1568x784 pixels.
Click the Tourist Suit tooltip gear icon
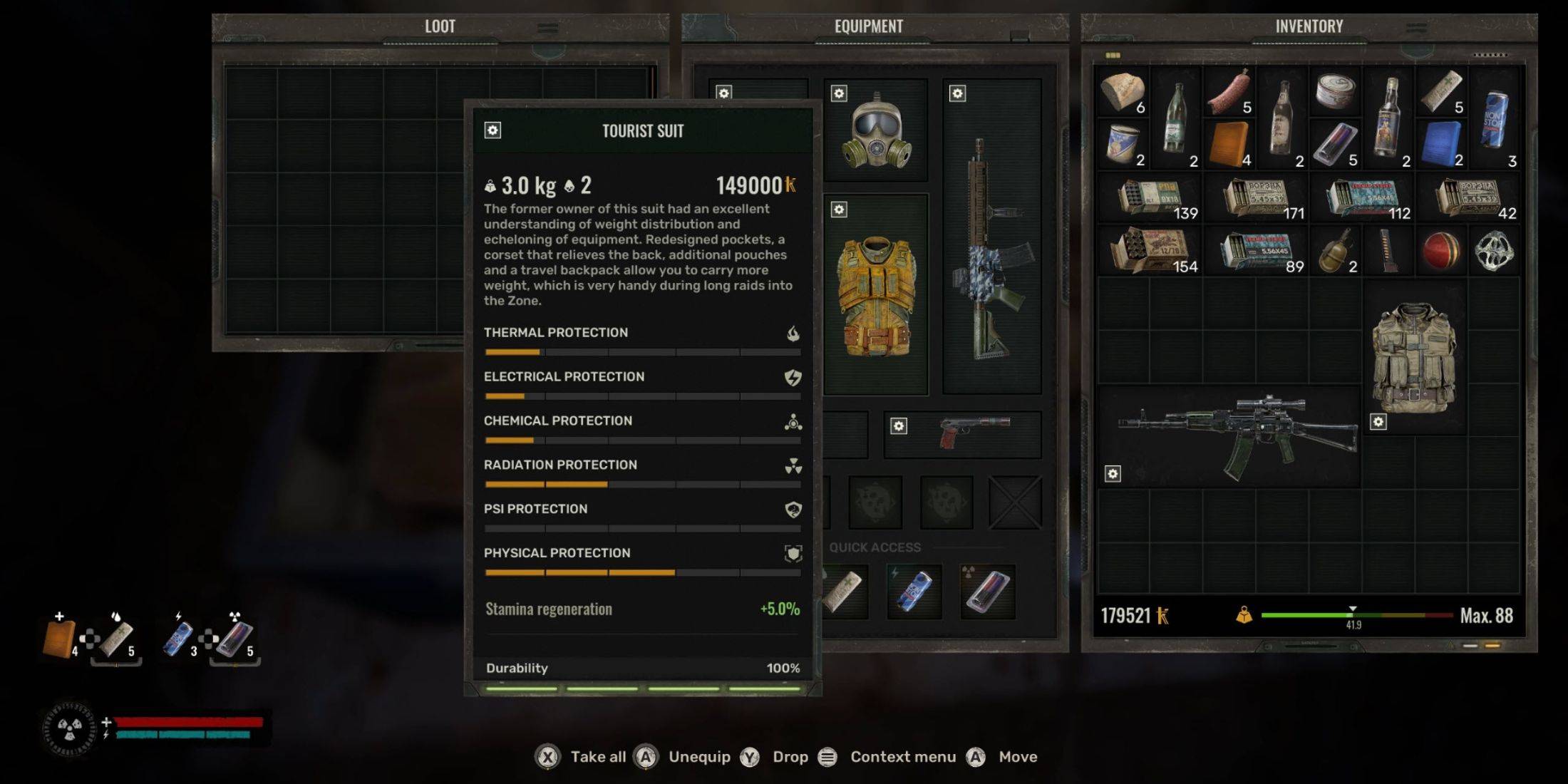[492, 130]
